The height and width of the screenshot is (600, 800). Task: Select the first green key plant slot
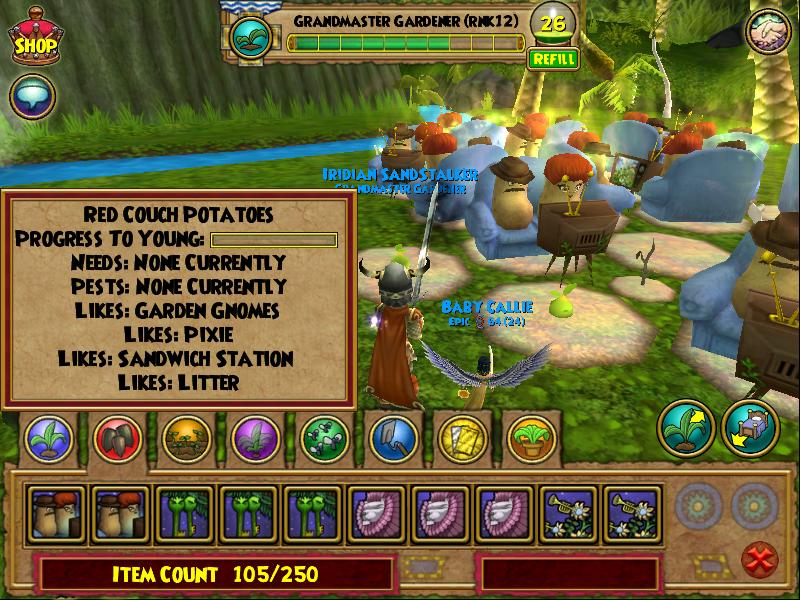(185, 514)
